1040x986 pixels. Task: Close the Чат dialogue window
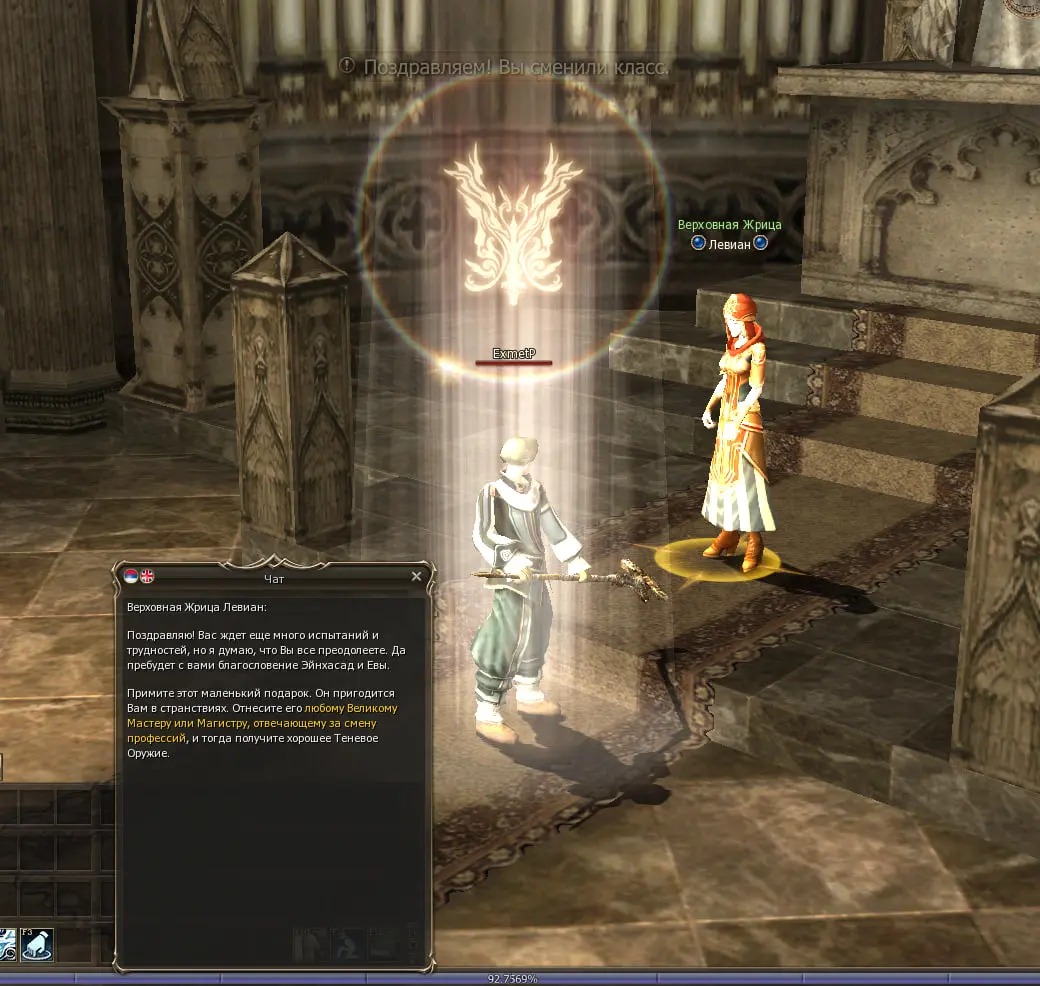tap(416, 577)
